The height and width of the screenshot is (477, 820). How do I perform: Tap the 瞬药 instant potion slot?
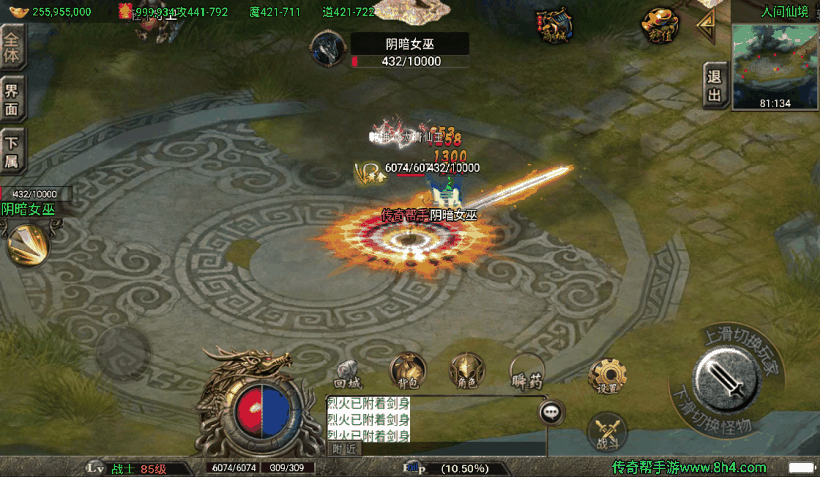click(x=527, y=371)
